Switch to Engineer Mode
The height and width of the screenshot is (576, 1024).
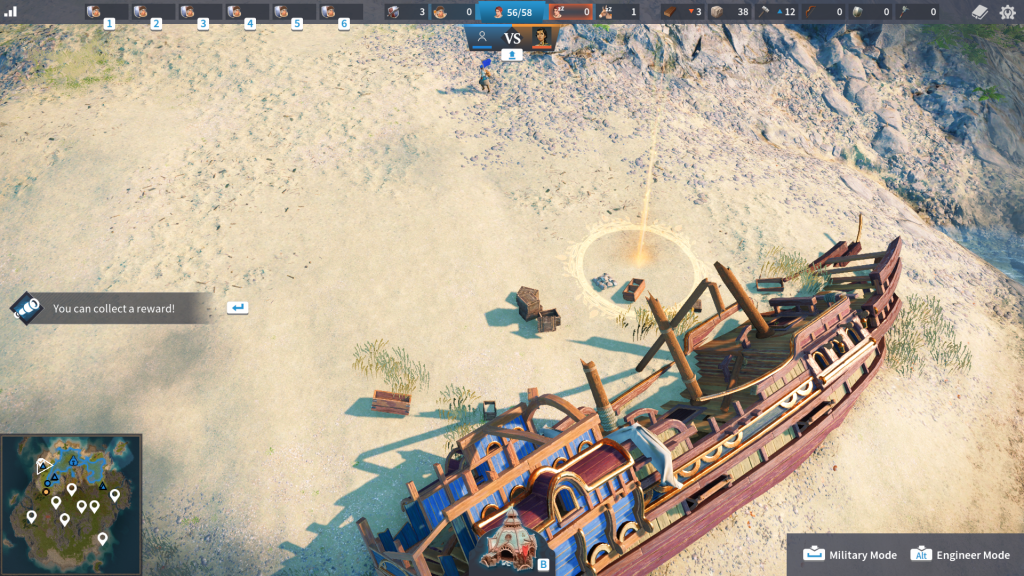click(961, 555)
